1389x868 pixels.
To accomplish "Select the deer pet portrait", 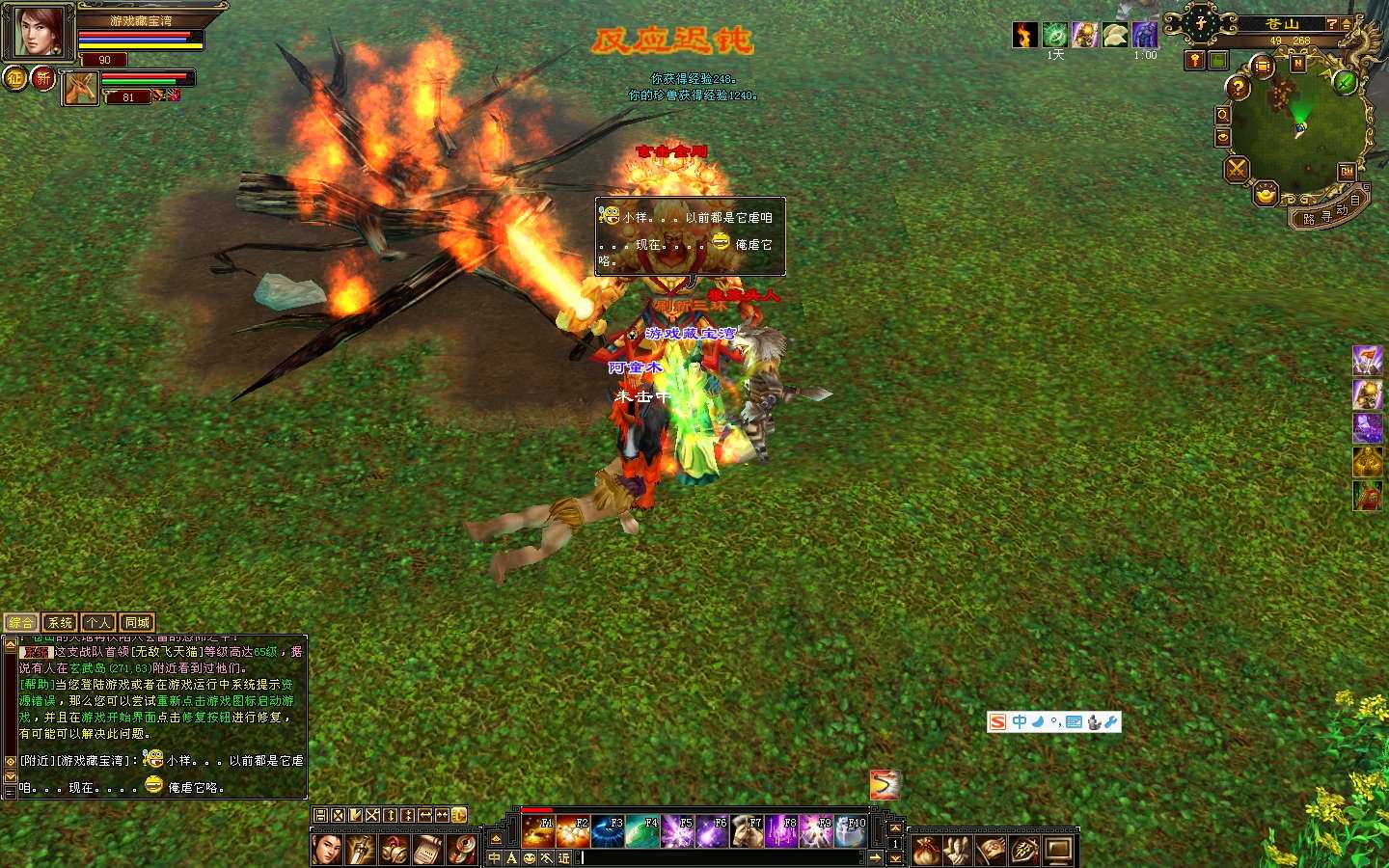I will click(x=81, y=89).
